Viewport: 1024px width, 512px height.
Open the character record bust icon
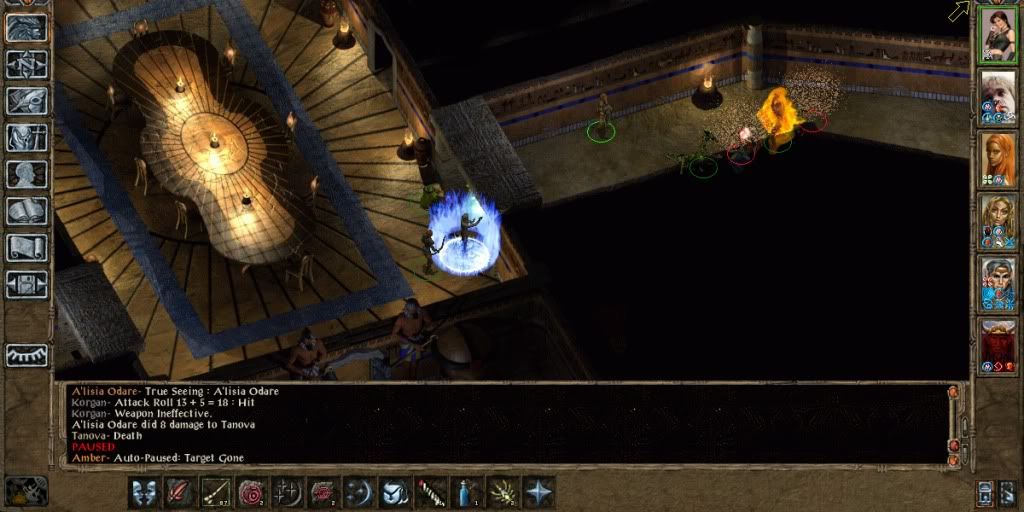(27, 175)
